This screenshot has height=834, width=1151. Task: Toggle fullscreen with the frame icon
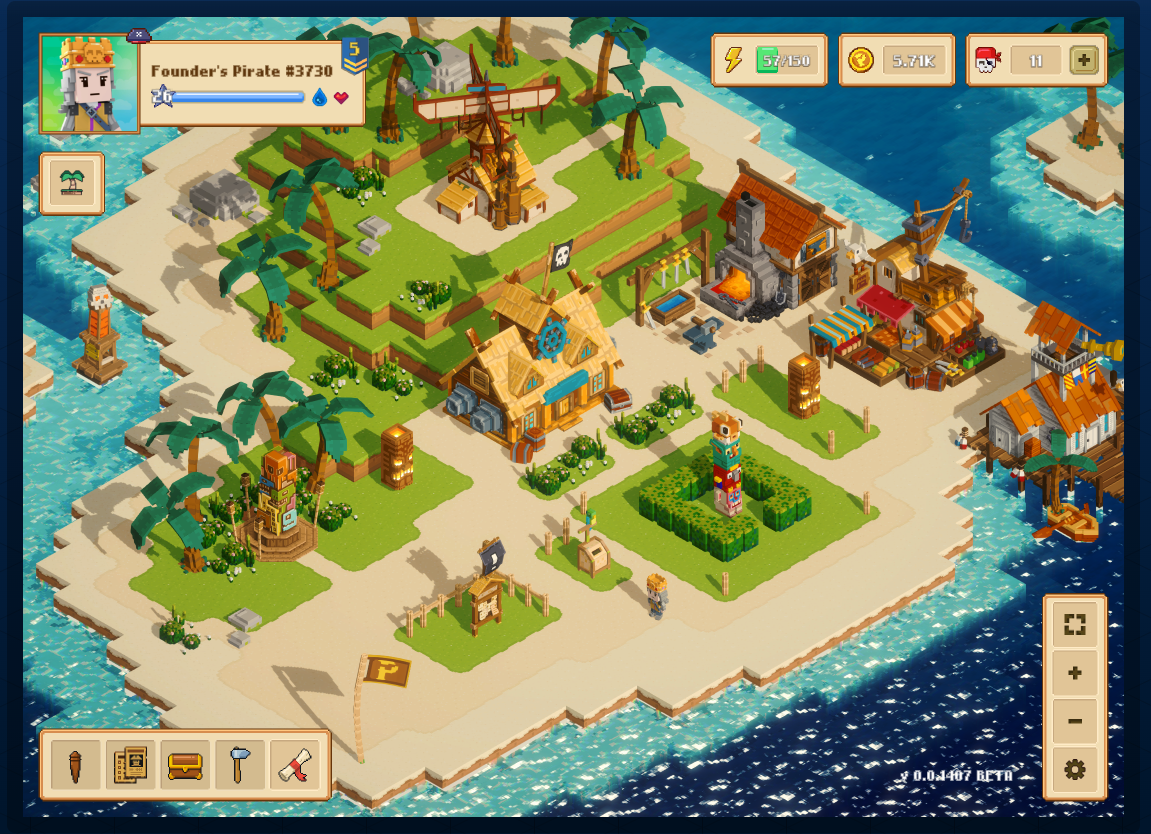click(1075, 625)
